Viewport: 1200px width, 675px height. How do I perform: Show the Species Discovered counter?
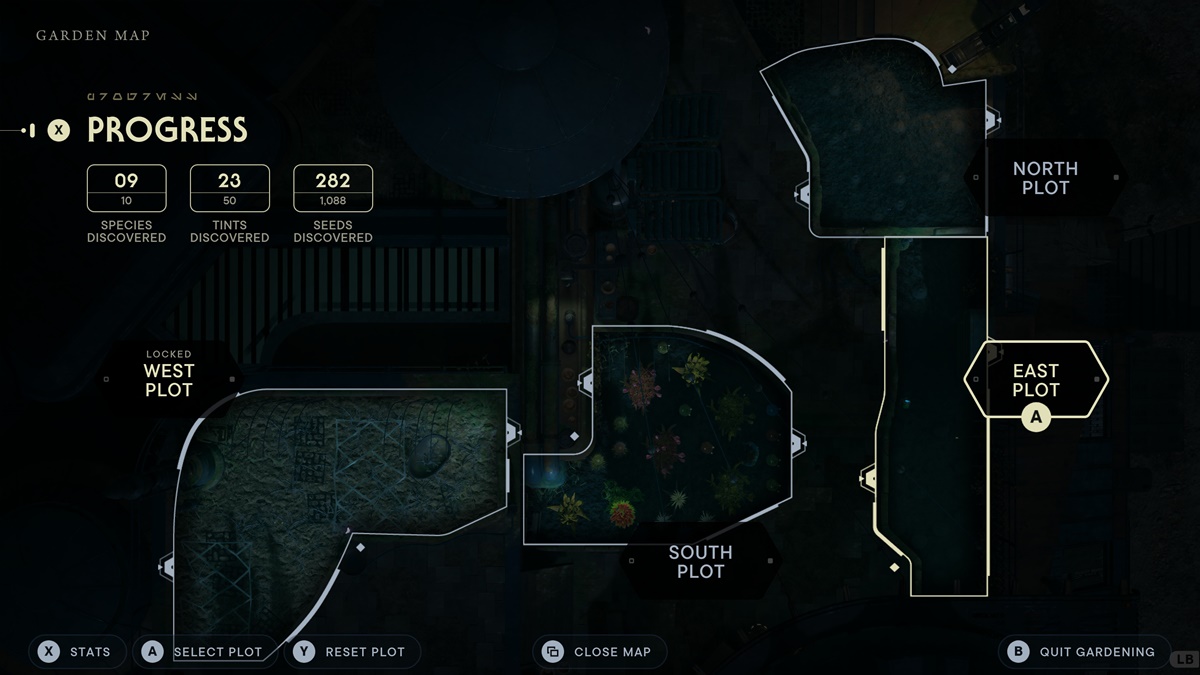(126, 189)
